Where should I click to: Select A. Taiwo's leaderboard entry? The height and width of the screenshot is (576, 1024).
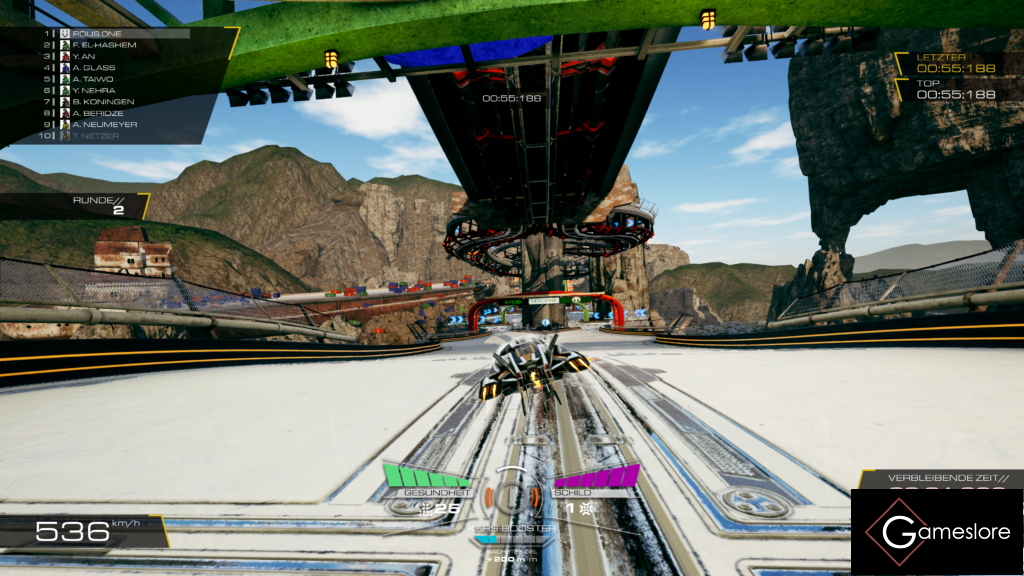tap(93, 79)
